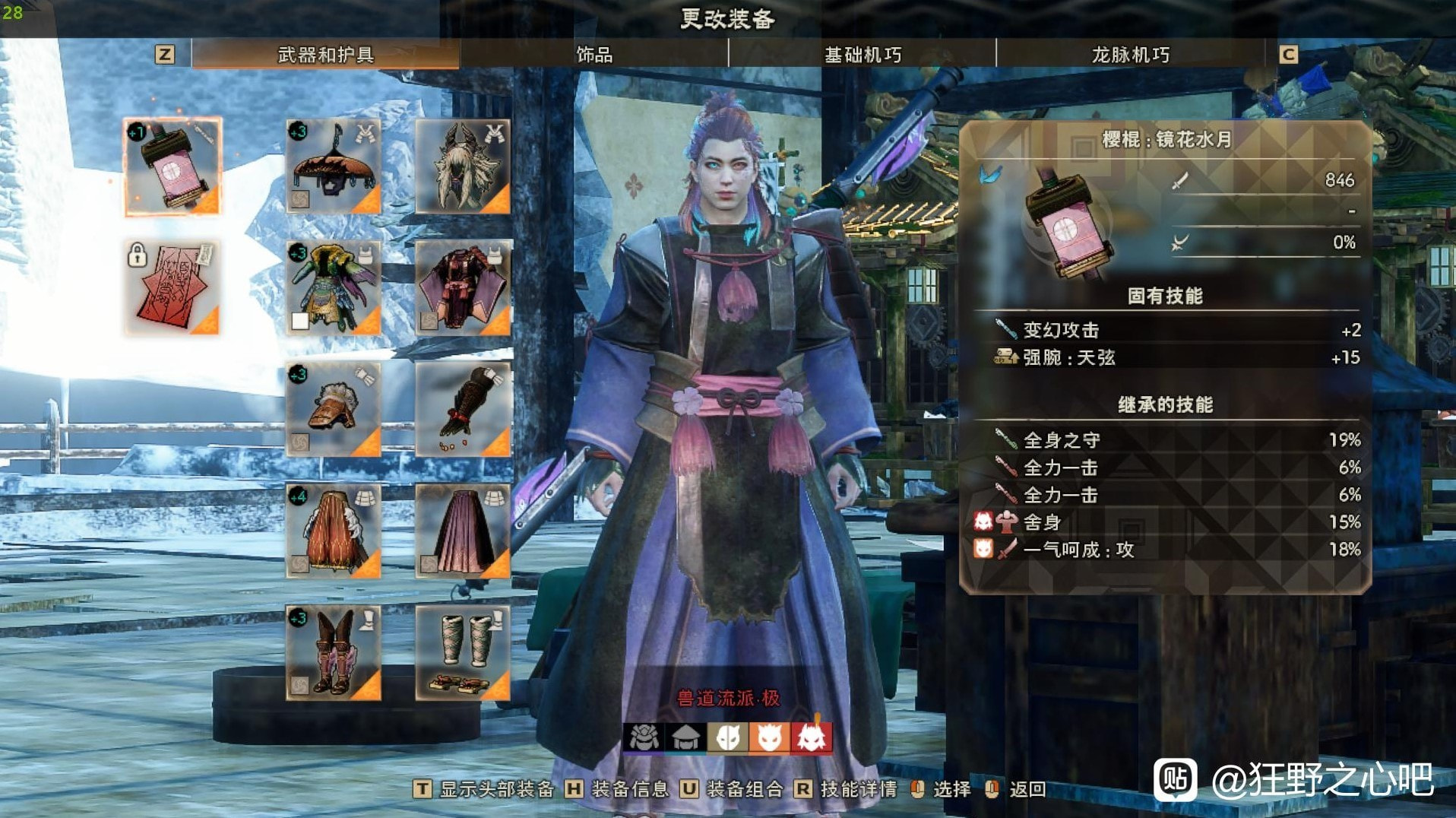Select the 基础机巧 tab

[x=863, y=55]
